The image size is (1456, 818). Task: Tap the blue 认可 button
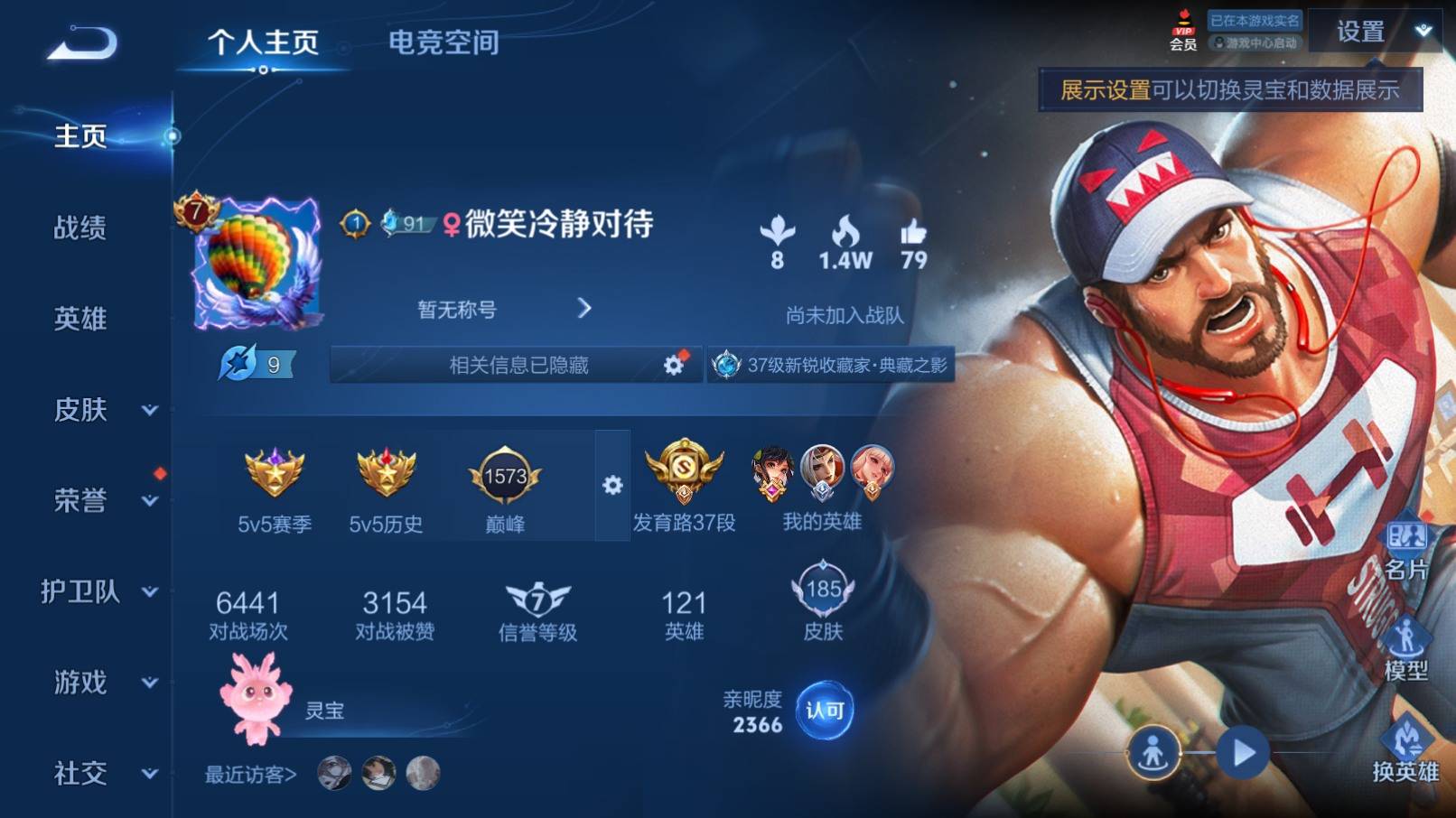click(x=824, y=711)
